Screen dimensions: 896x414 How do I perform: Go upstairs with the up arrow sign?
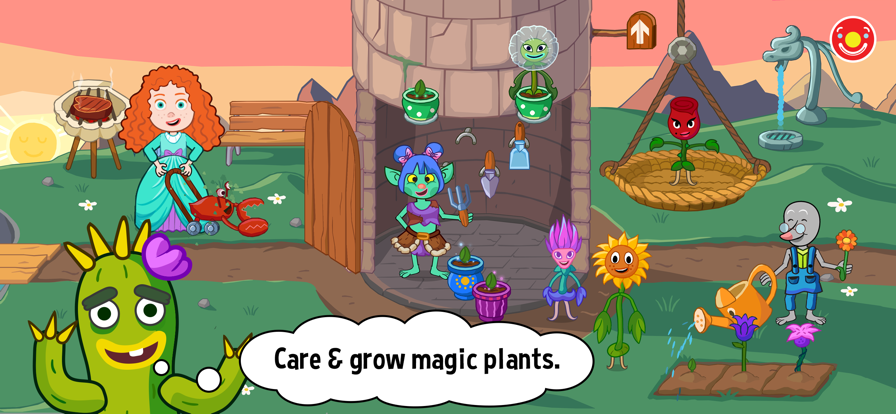pyautogui.click(x=640, y=31)
